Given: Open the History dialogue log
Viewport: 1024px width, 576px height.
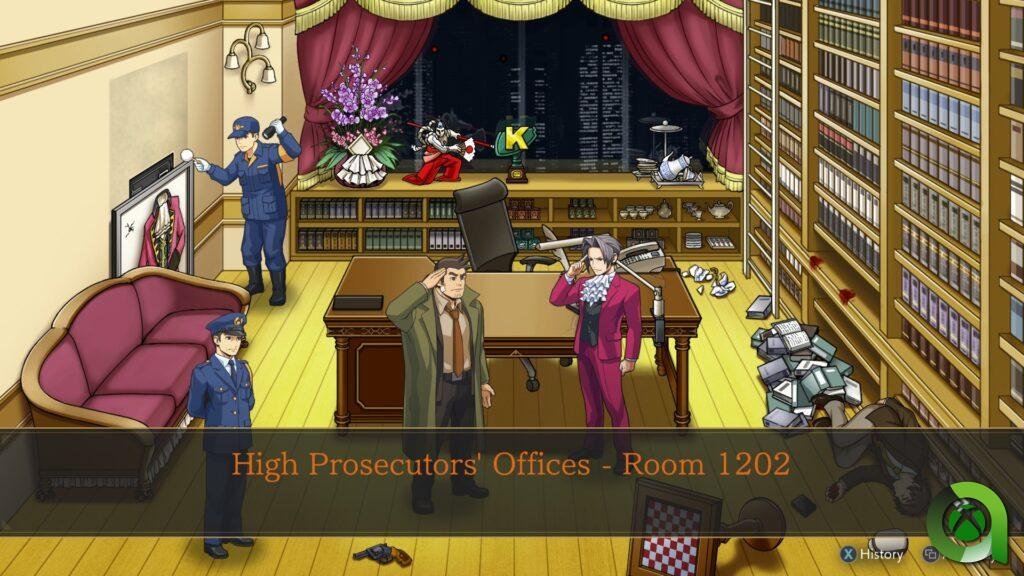Looking at the screenshot, I should [x=872, y=553].
